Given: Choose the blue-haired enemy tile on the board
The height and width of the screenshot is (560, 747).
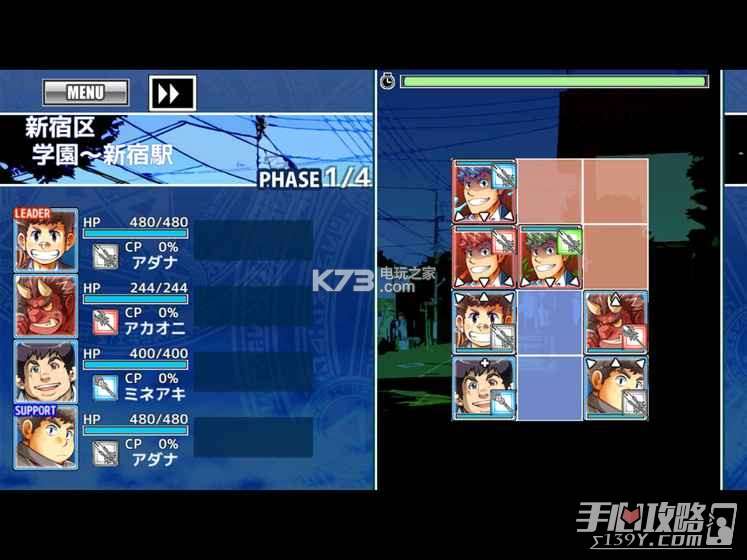Looking at the screenshot, I should [485, 192].
